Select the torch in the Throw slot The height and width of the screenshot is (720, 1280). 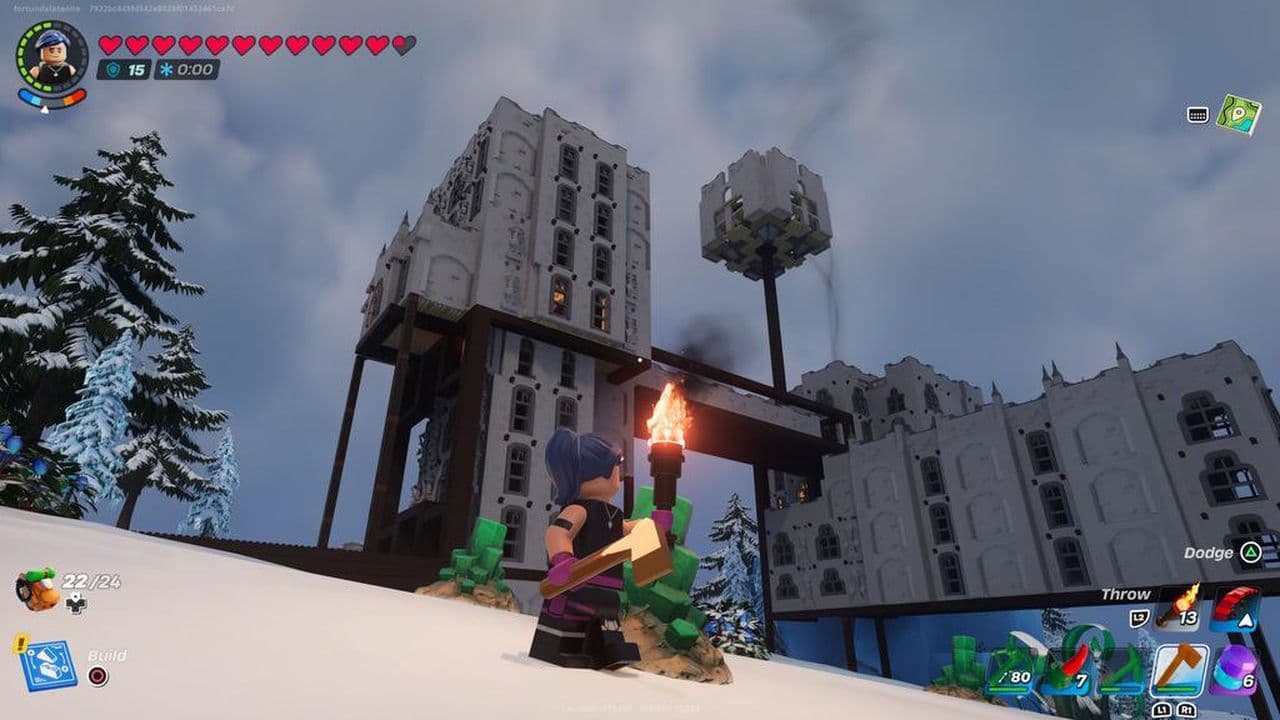point(1175,608)
